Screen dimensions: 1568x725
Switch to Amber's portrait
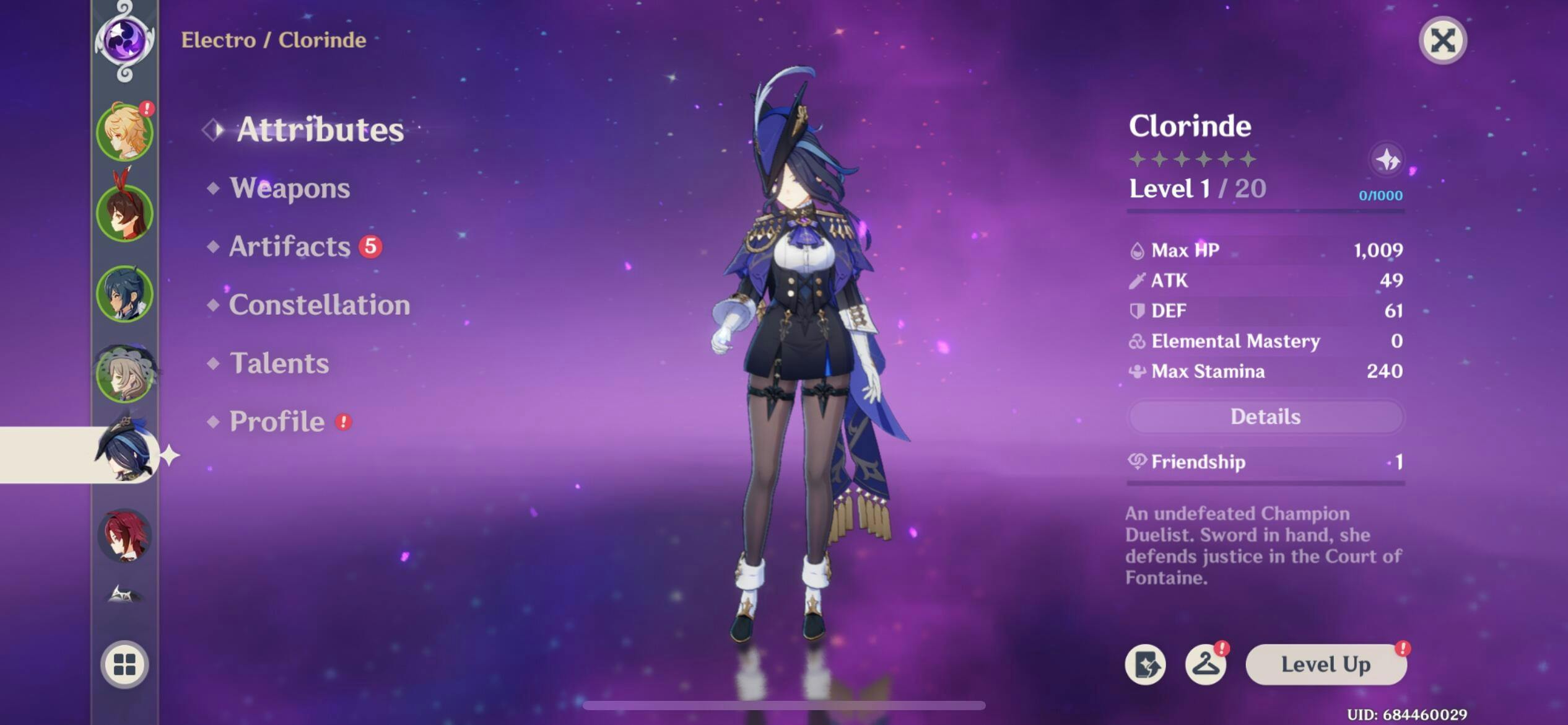(124, 213)
